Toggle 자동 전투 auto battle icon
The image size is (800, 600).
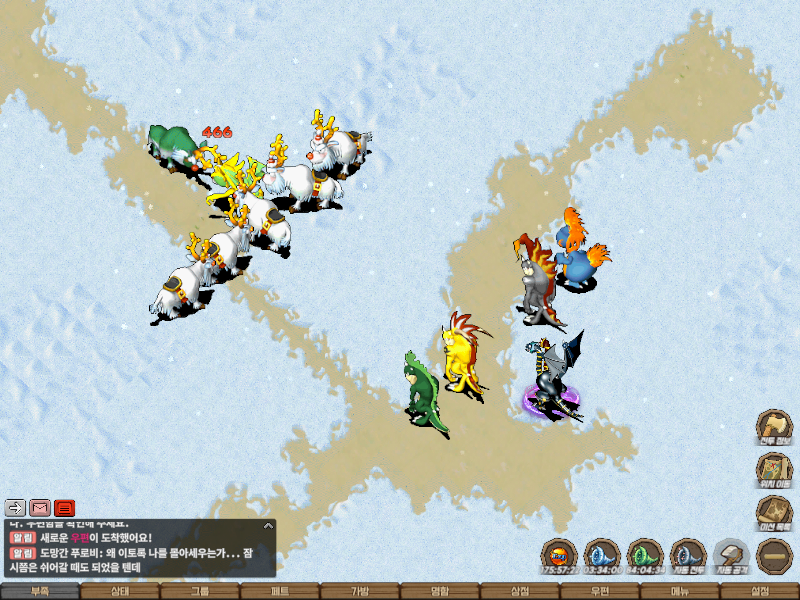688,554
